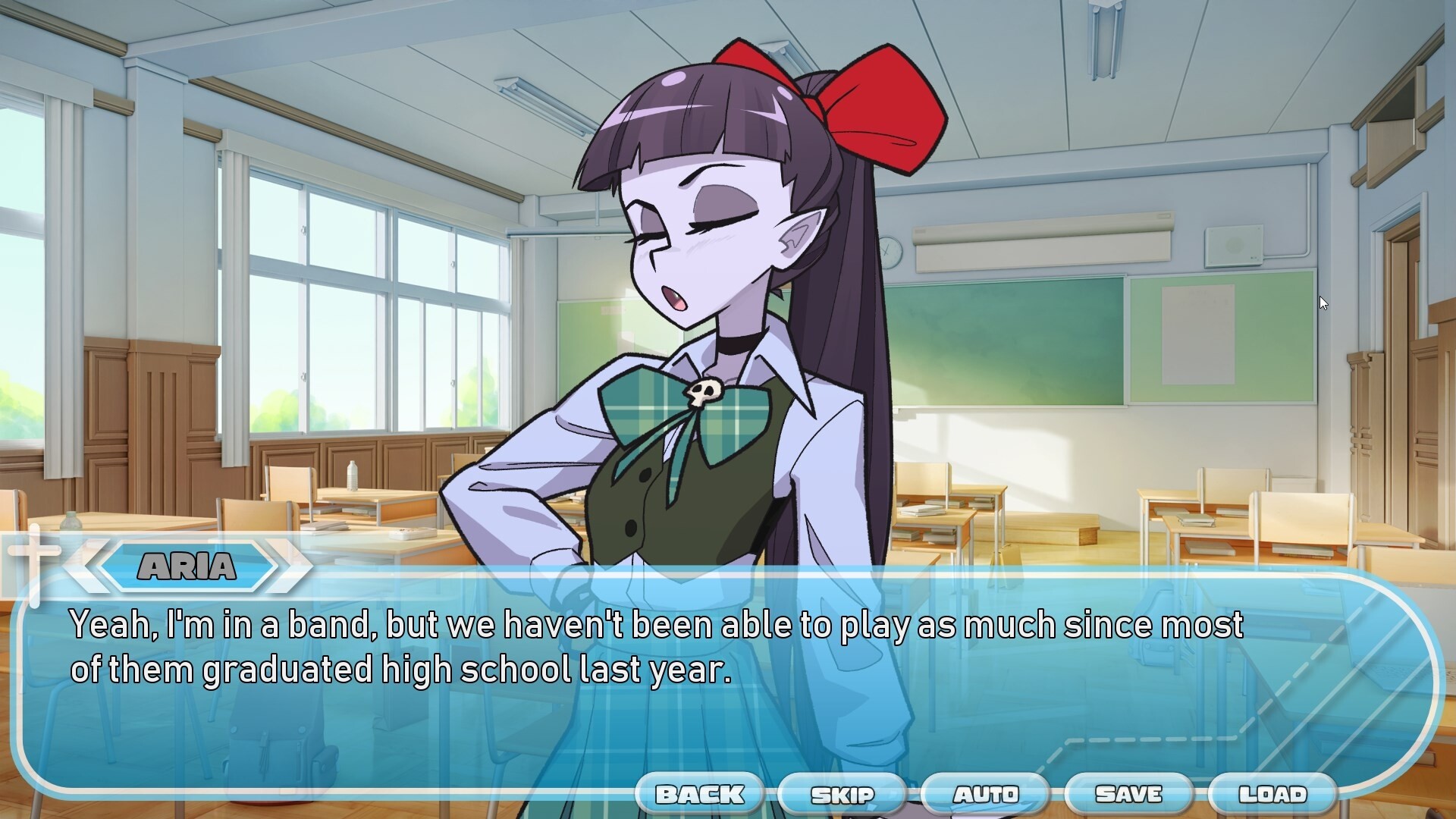Image resolution: width=1456 pixels, height=819 pixels.
Task: Activate SKIP mode
Action: [842, 794]
